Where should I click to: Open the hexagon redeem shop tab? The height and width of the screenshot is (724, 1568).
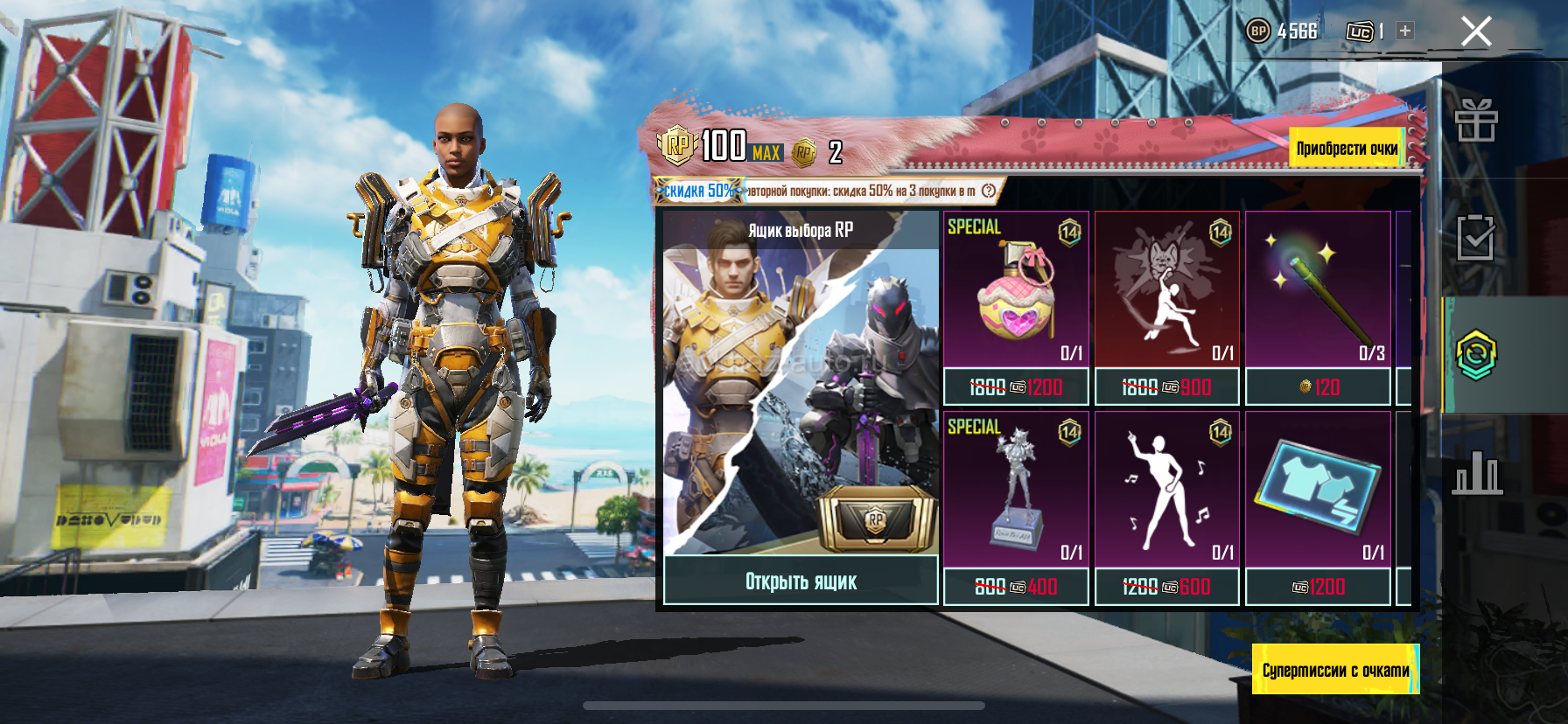(1476, 354)
